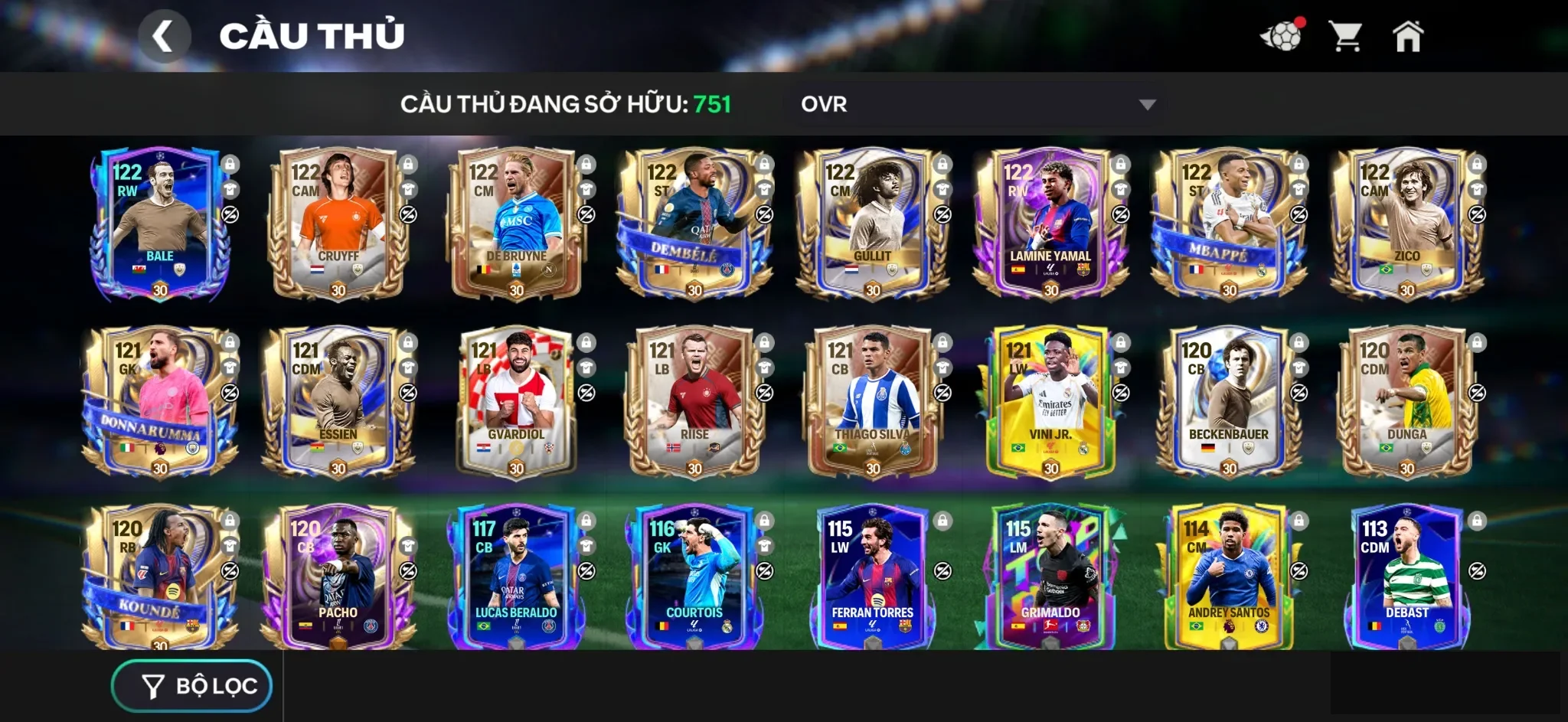The height and width of the screenshot is (722, 1568).
Task: Click the owned players count 751
Action: click(712, 105)
